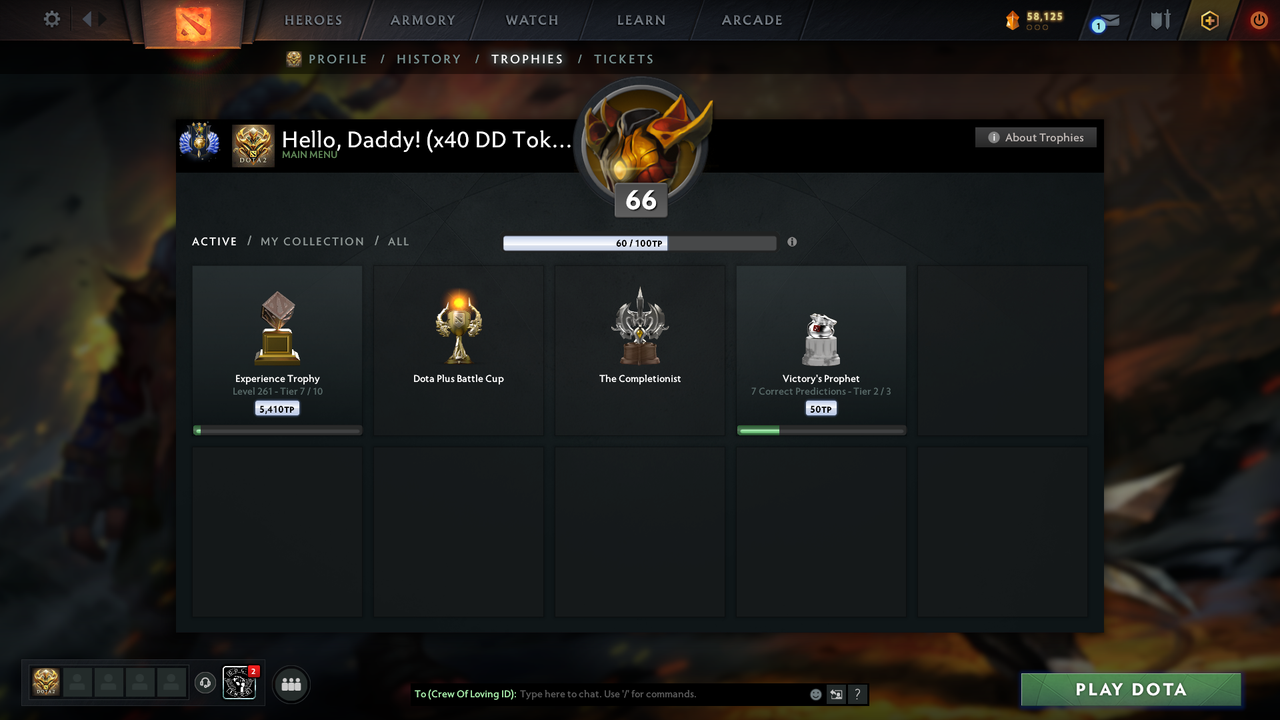Viewport: 1280px width, 720px height.
Task: Click the About Trophies button
Action: (x=1035, y=137)
